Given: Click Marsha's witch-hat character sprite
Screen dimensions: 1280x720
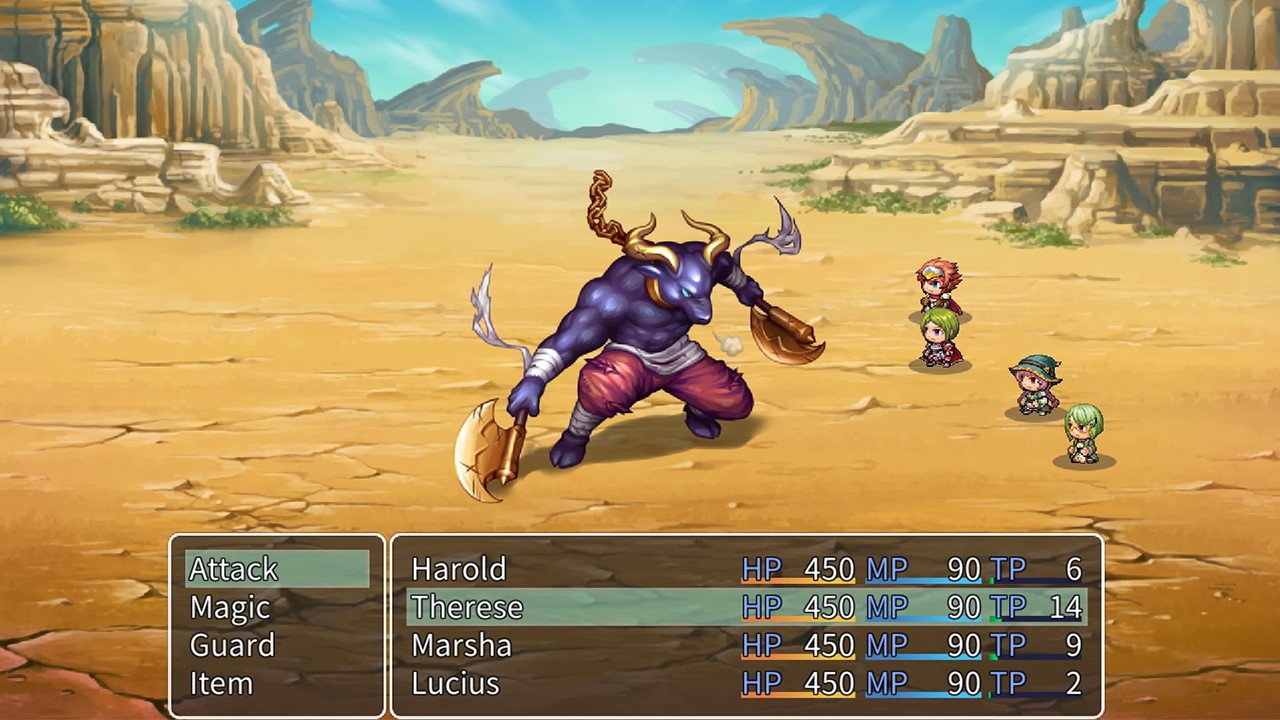Looking at the screenshot, I should tap(1035, 385).
